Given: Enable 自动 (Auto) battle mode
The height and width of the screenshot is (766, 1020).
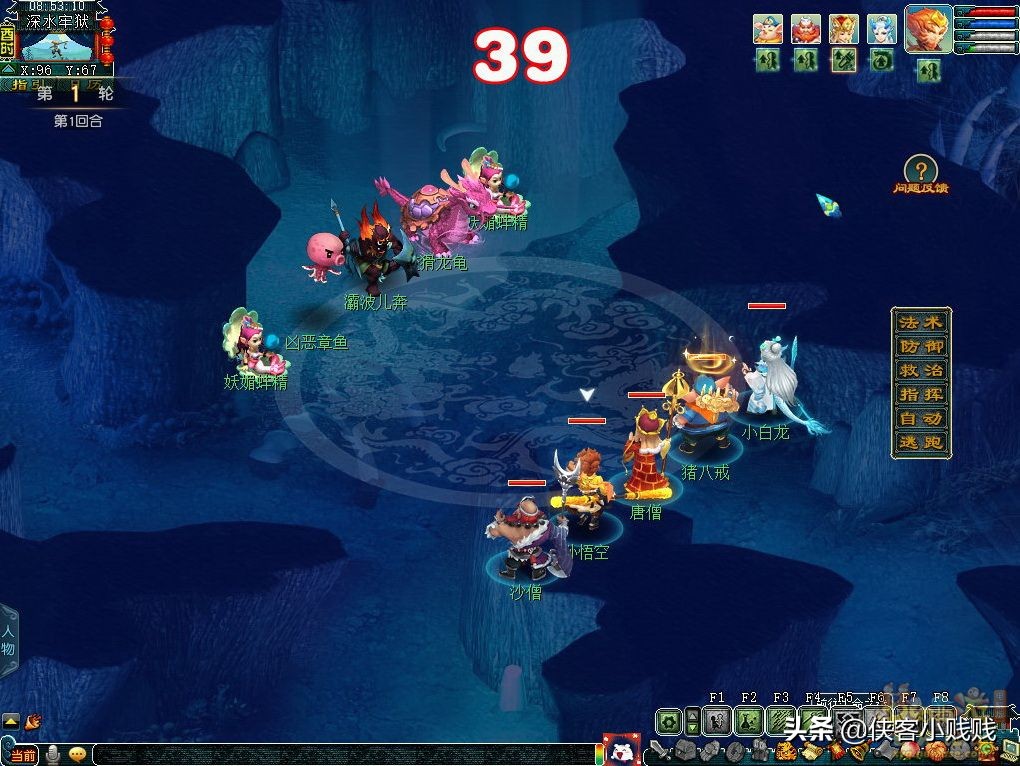Looking at the screenshot, I should pos(921,418).
